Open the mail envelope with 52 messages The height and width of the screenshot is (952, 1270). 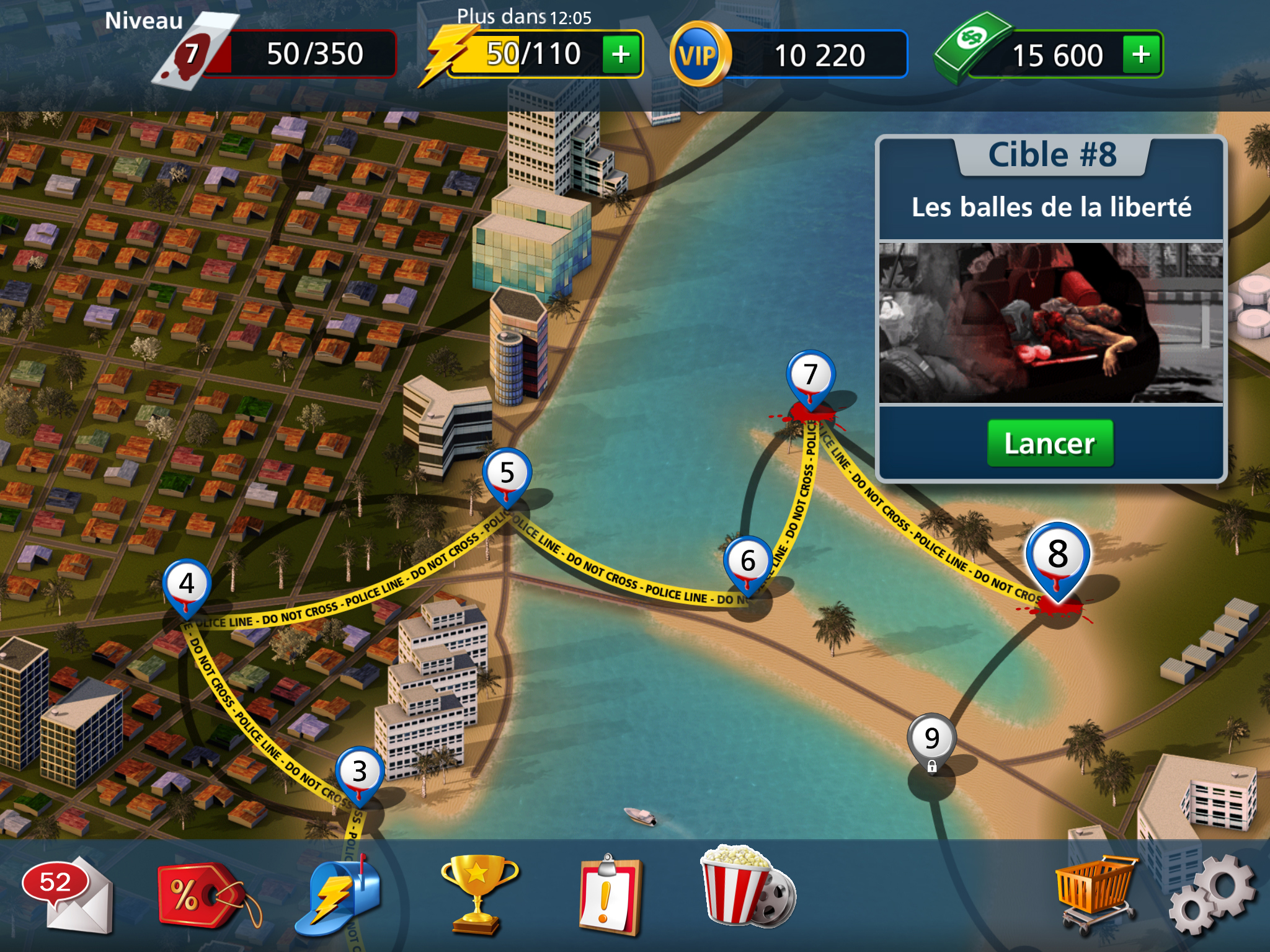point(68,894)
